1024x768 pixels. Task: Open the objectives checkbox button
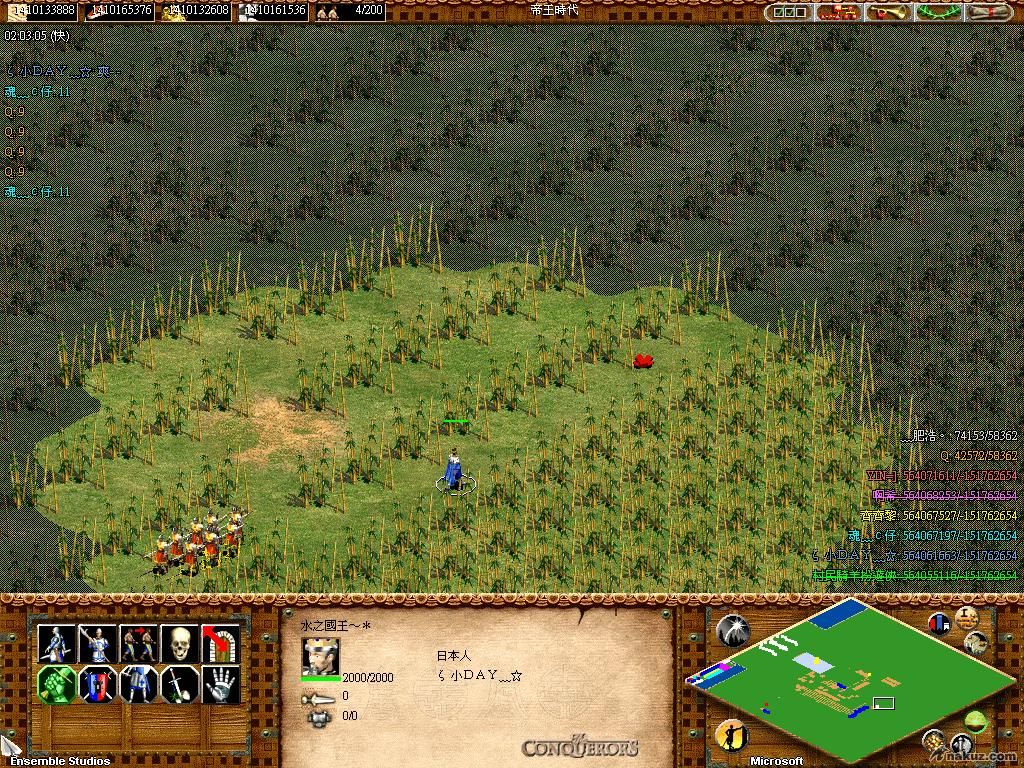790,12
